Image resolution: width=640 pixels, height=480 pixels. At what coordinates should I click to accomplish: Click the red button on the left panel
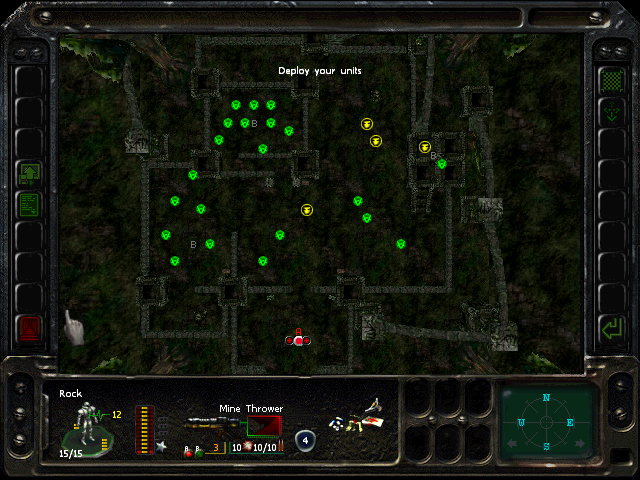[30, 327]
